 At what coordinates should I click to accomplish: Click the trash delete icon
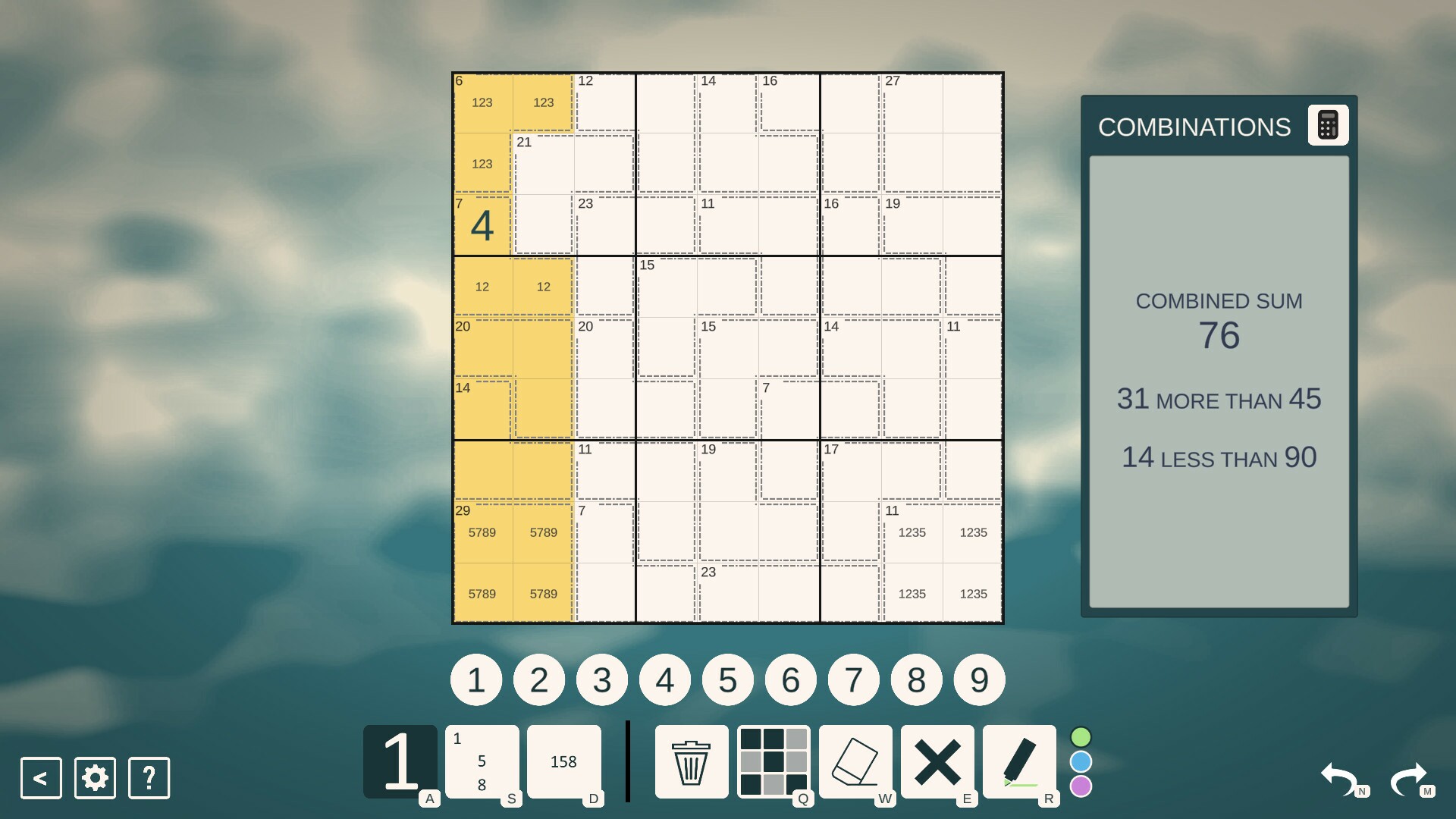690,761
